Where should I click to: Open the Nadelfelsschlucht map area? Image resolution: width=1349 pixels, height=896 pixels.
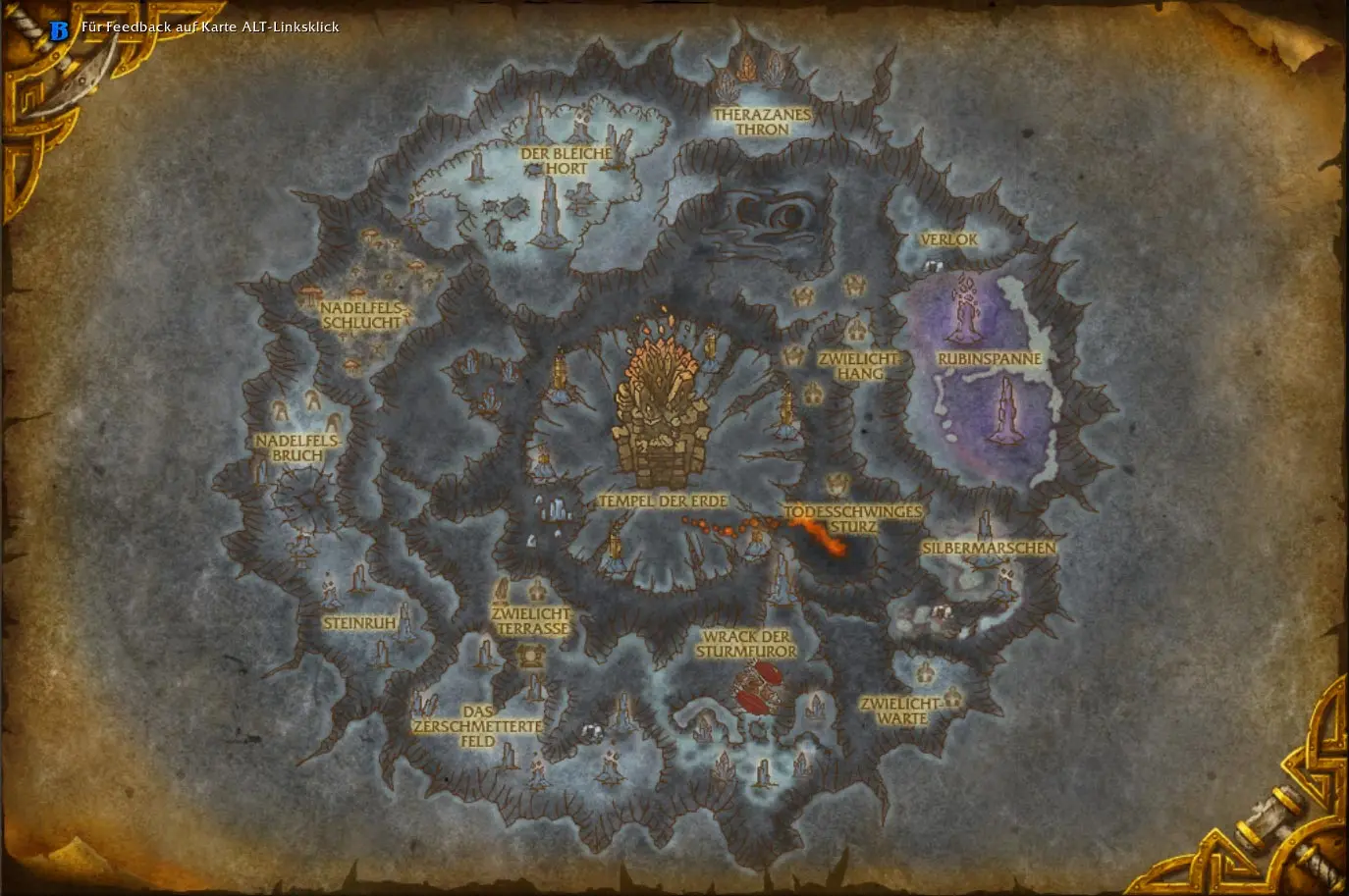(x=361, y=315)
